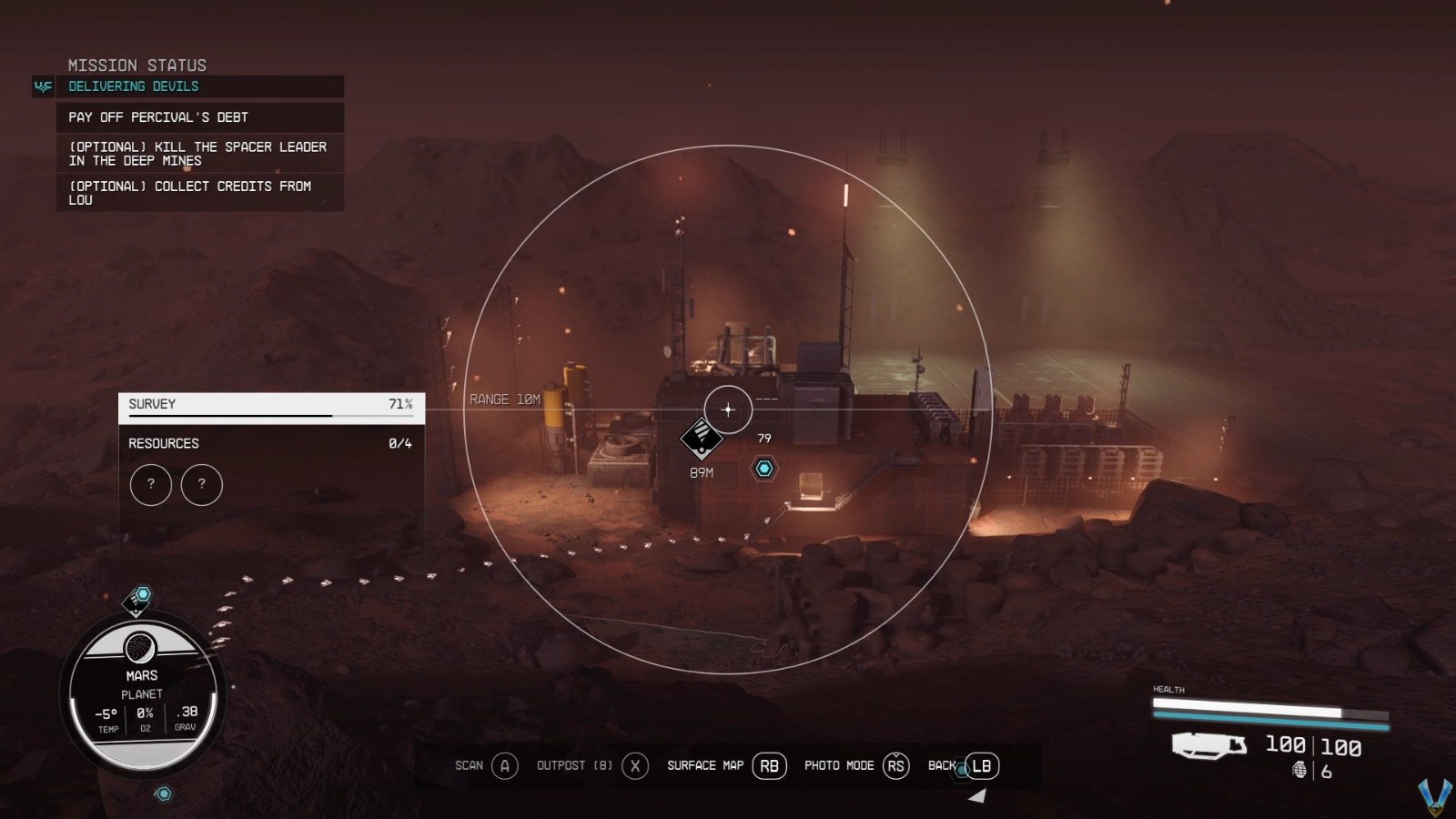Select the Kill the Spacer Leader objective
The width and height of the screenshot is (1456, 819).
pyautogui.click(x=197, y=154)
